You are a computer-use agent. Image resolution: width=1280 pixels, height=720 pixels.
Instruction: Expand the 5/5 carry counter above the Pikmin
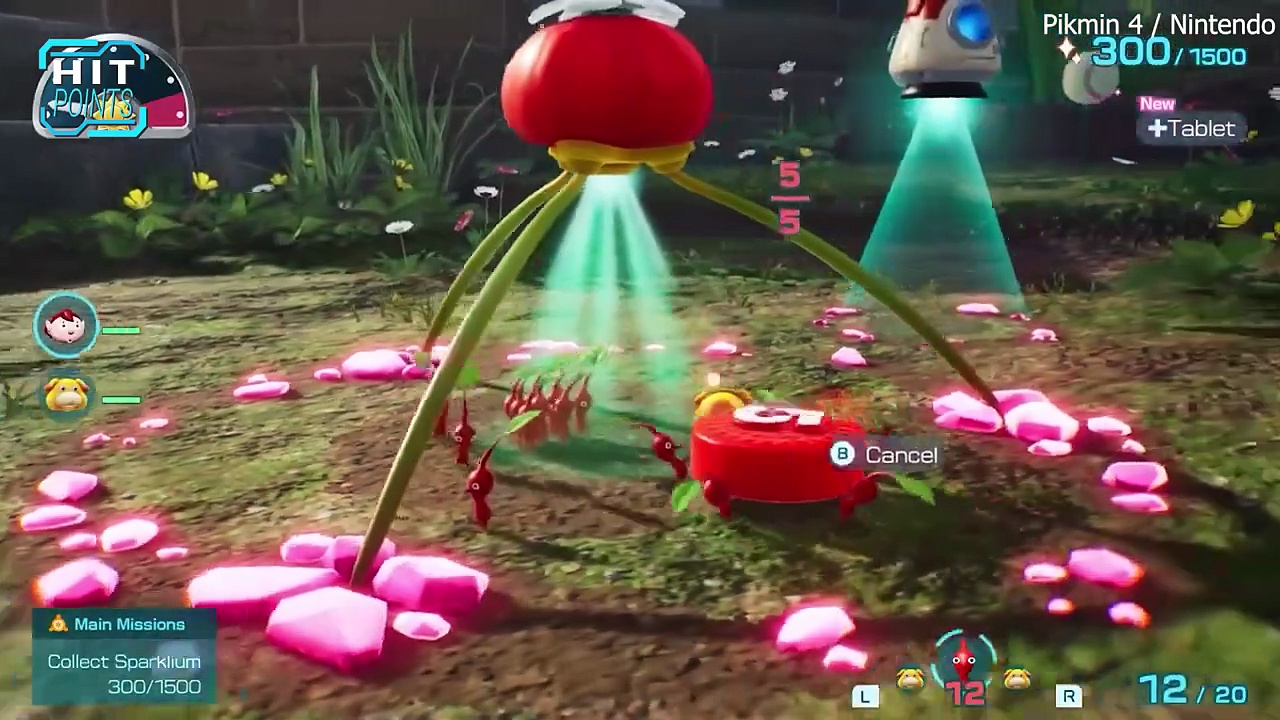(x=789, y=197)
